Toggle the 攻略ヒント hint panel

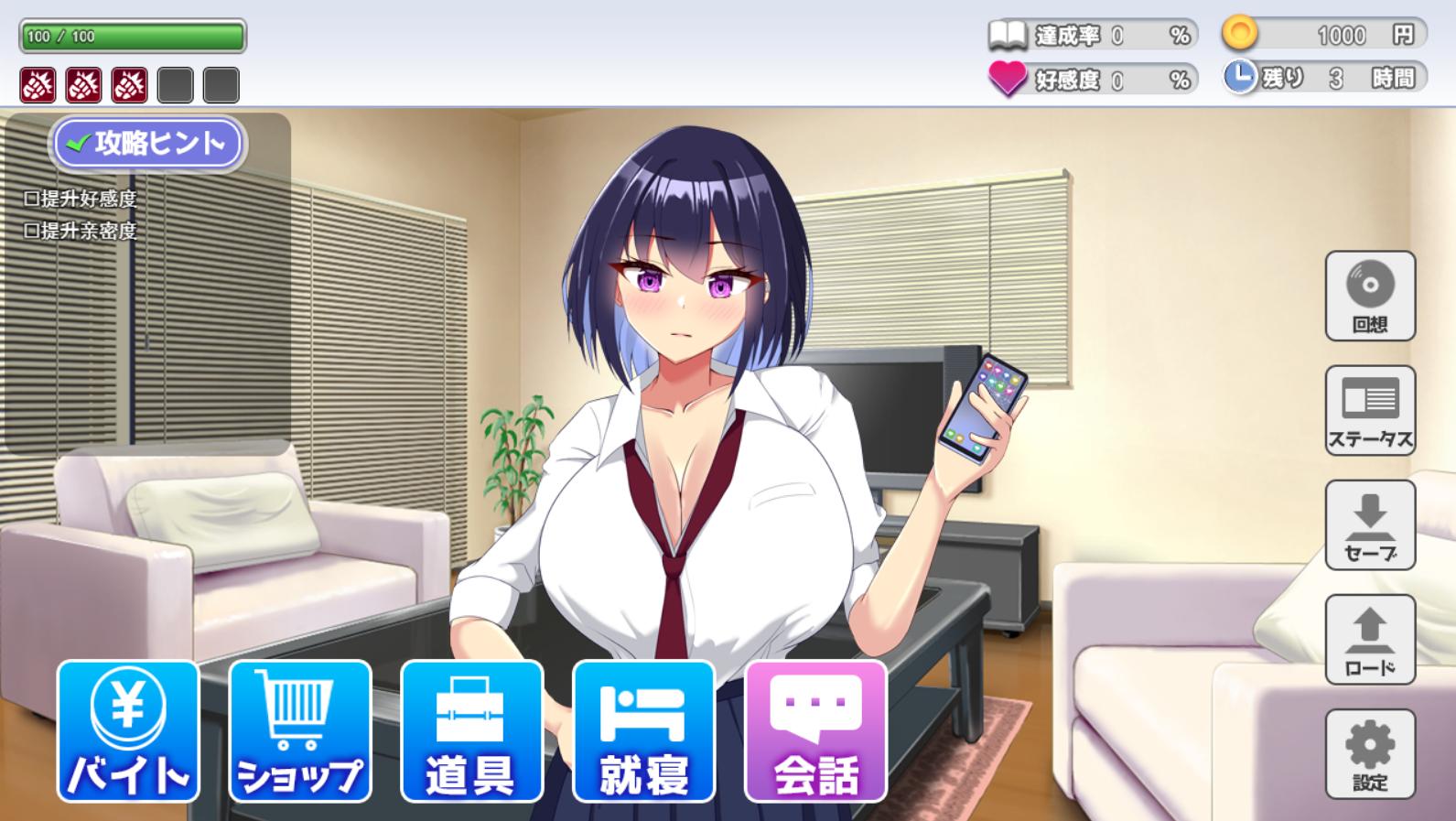coord(147,144)
